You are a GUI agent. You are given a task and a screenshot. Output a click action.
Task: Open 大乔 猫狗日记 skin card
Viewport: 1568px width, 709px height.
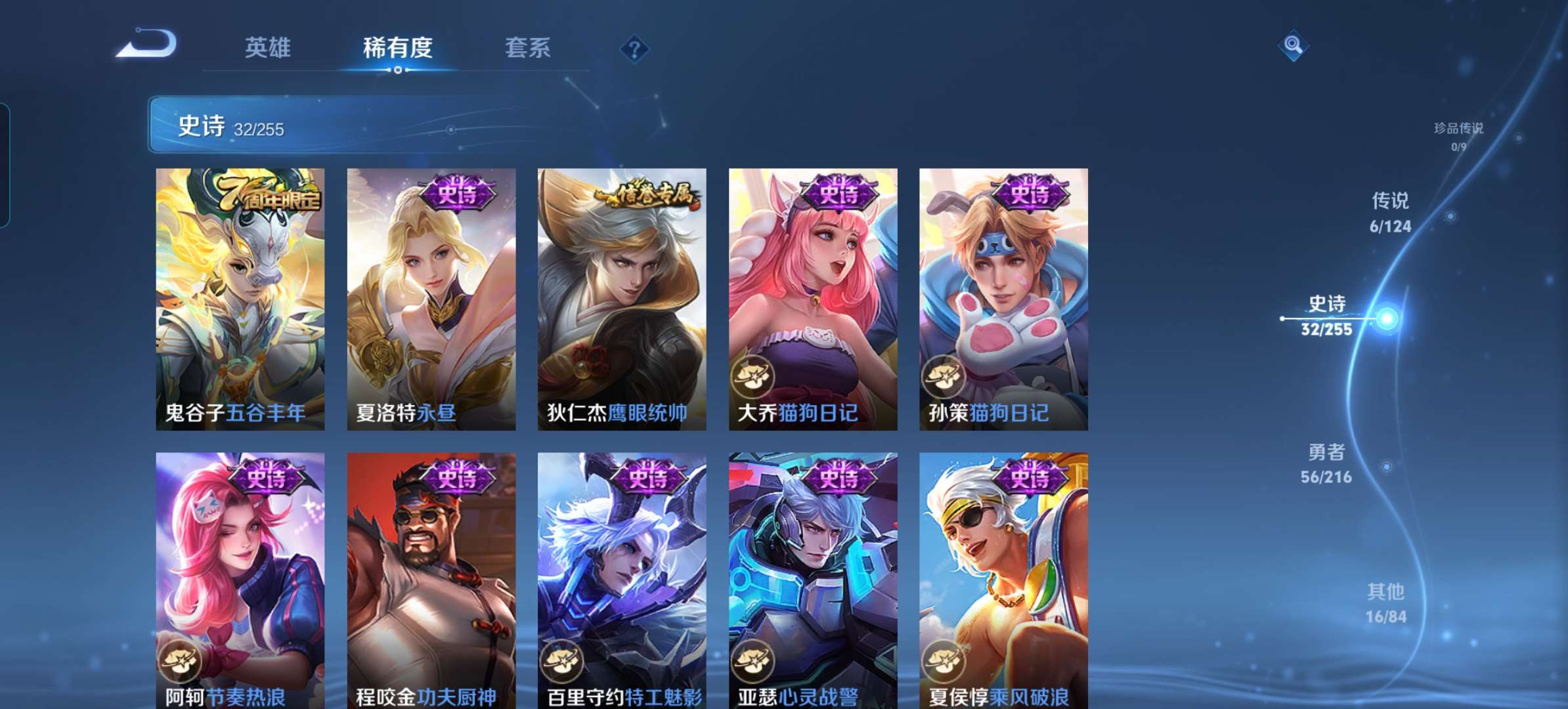[x=813, y=299]
